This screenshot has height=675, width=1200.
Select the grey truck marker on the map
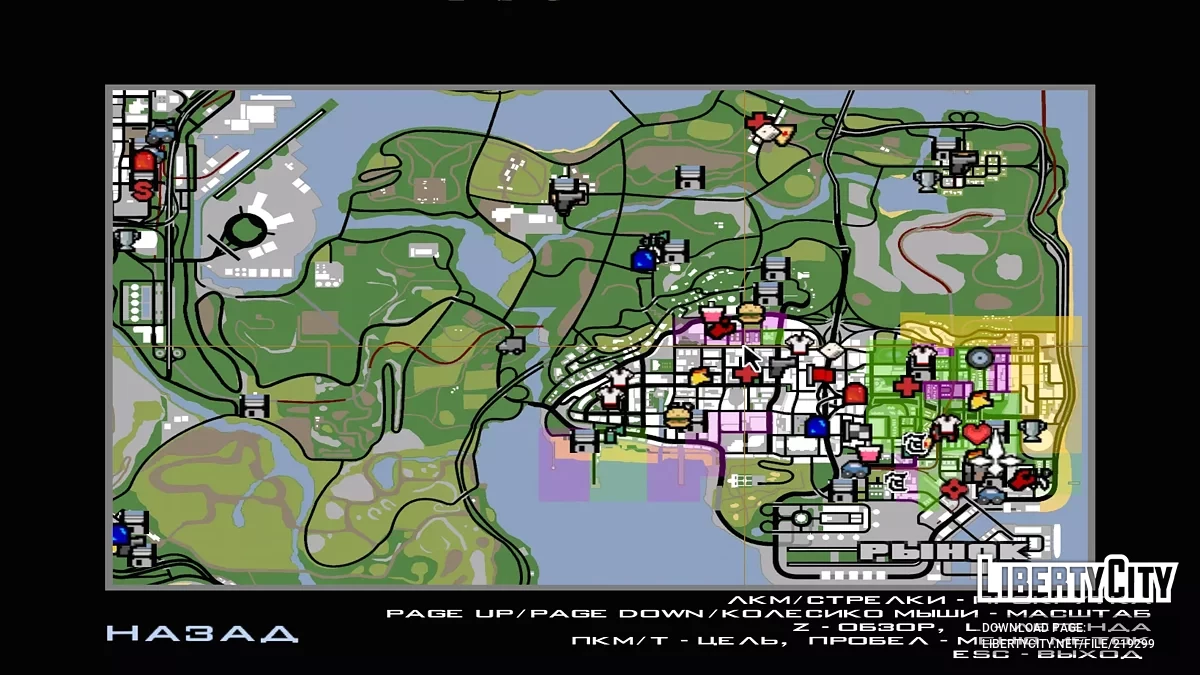pyautogui.click(x=510, y=346)
